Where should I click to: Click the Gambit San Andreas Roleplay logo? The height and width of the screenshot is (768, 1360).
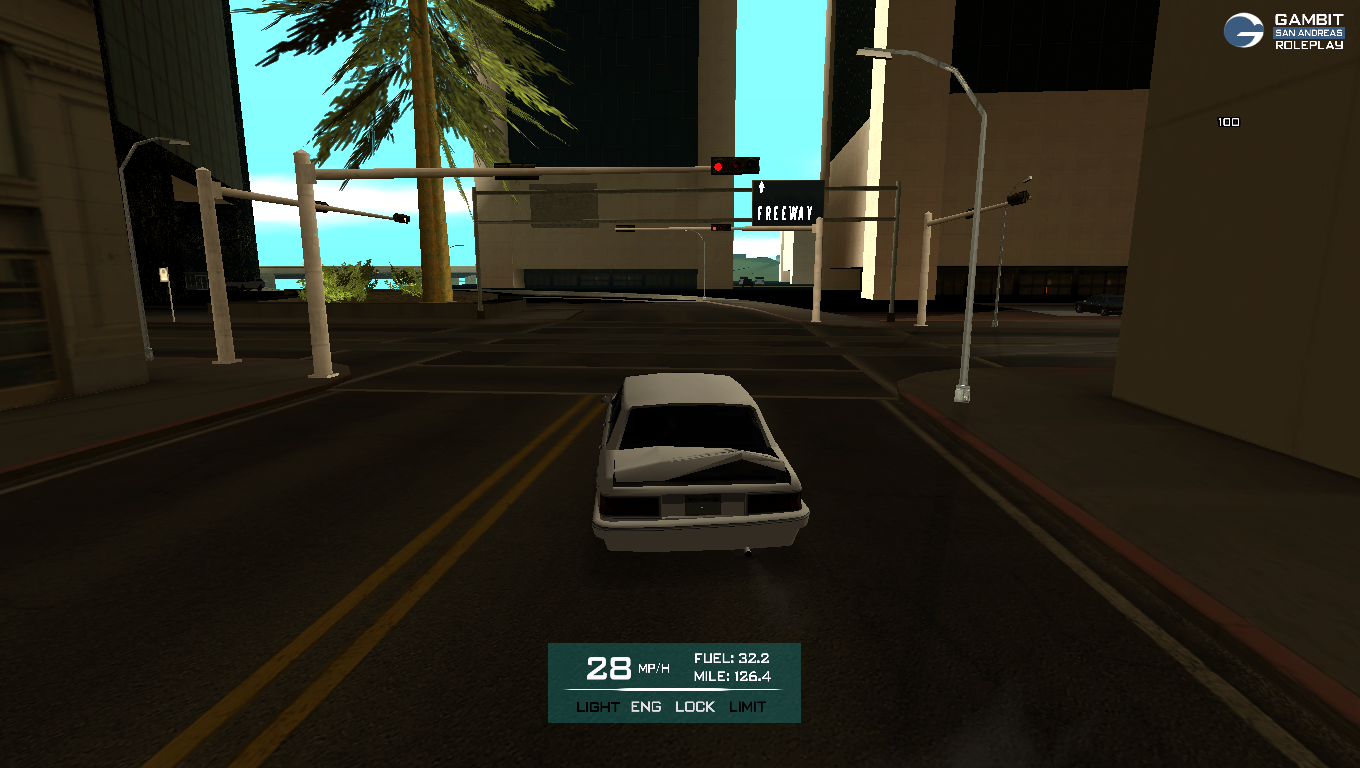pyautogui.click(x=1284, y=31)
